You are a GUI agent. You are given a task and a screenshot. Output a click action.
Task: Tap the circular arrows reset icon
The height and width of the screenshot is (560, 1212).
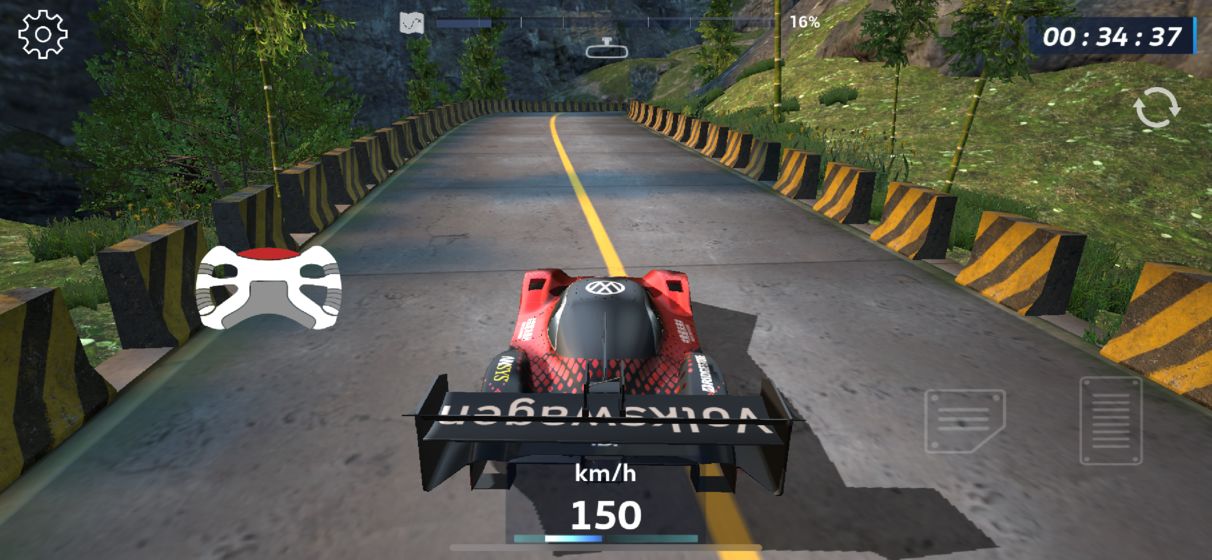click(1157, 108)
